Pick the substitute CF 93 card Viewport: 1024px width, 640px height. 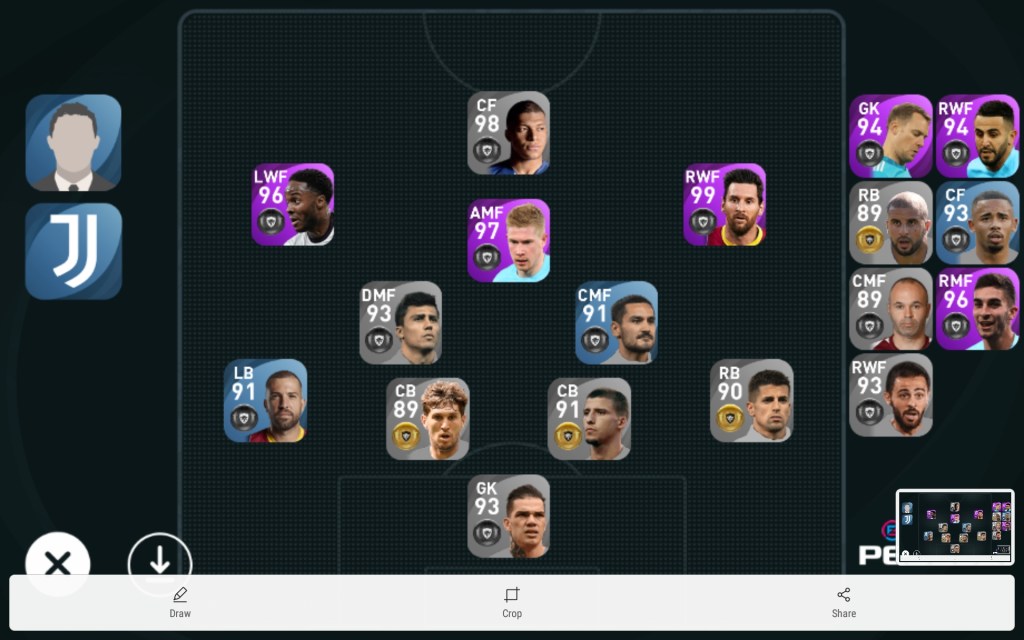(x=977, y=222)
